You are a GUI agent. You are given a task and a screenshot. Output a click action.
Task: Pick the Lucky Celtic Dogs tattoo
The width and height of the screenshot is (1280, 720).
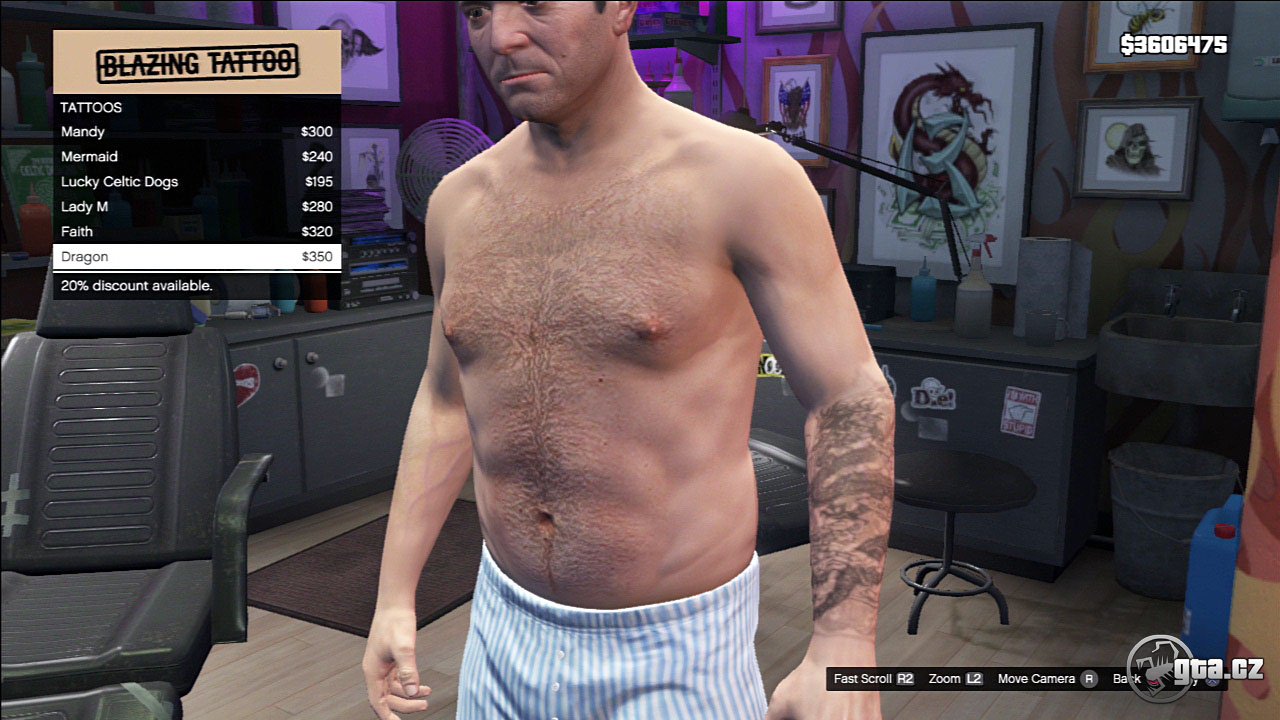pyautogui.click(x=196, y=182)
